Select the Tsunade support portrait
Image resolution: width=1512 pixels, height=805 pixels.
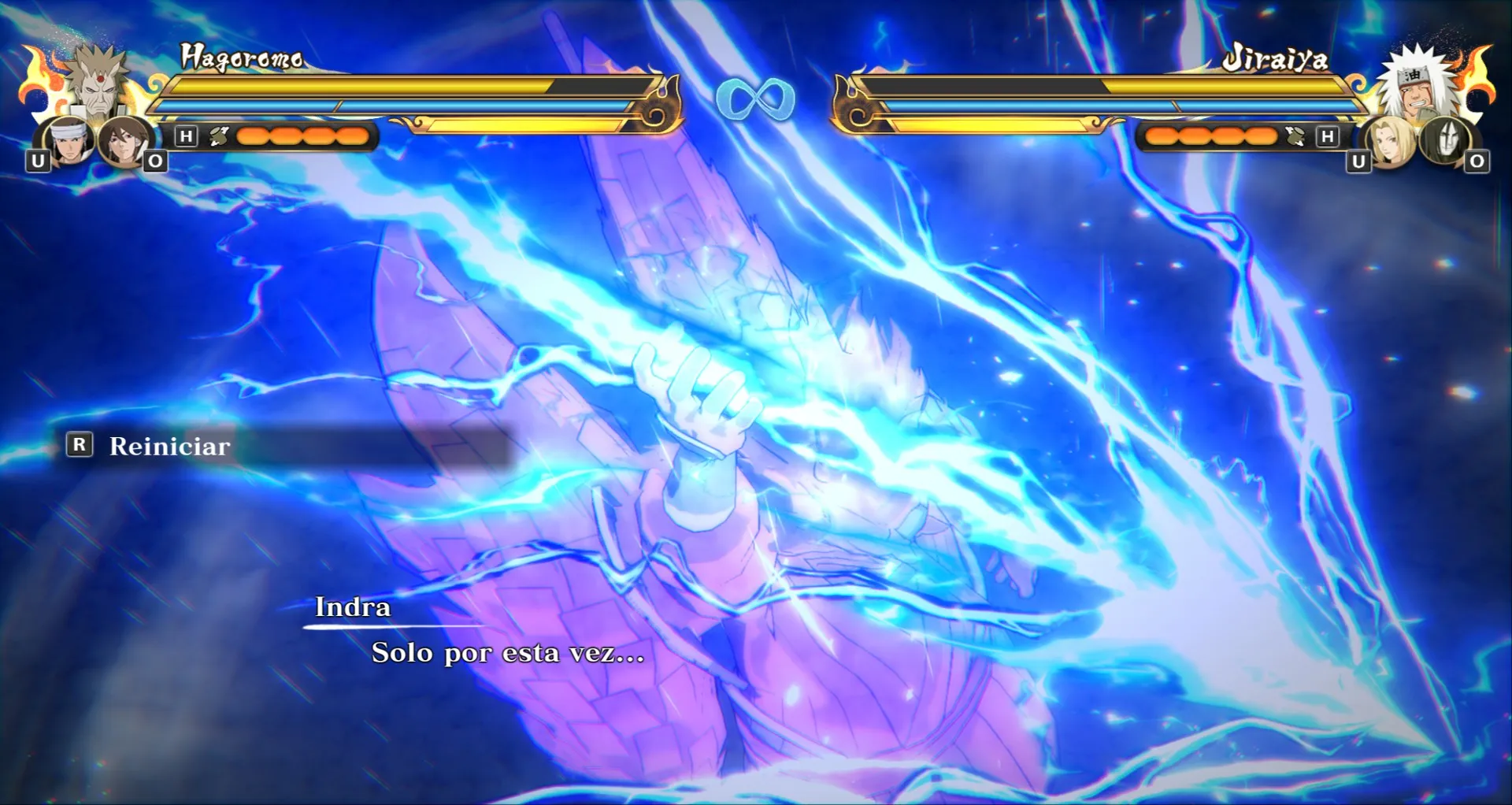point(1388,142)
